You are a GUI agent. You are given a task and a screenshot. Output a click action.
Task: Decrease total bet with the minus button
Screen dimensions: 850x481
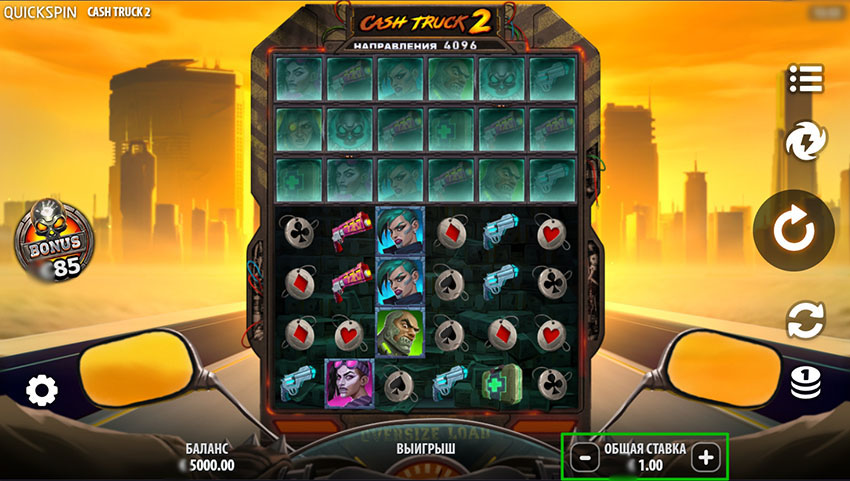tap(587, 458)
